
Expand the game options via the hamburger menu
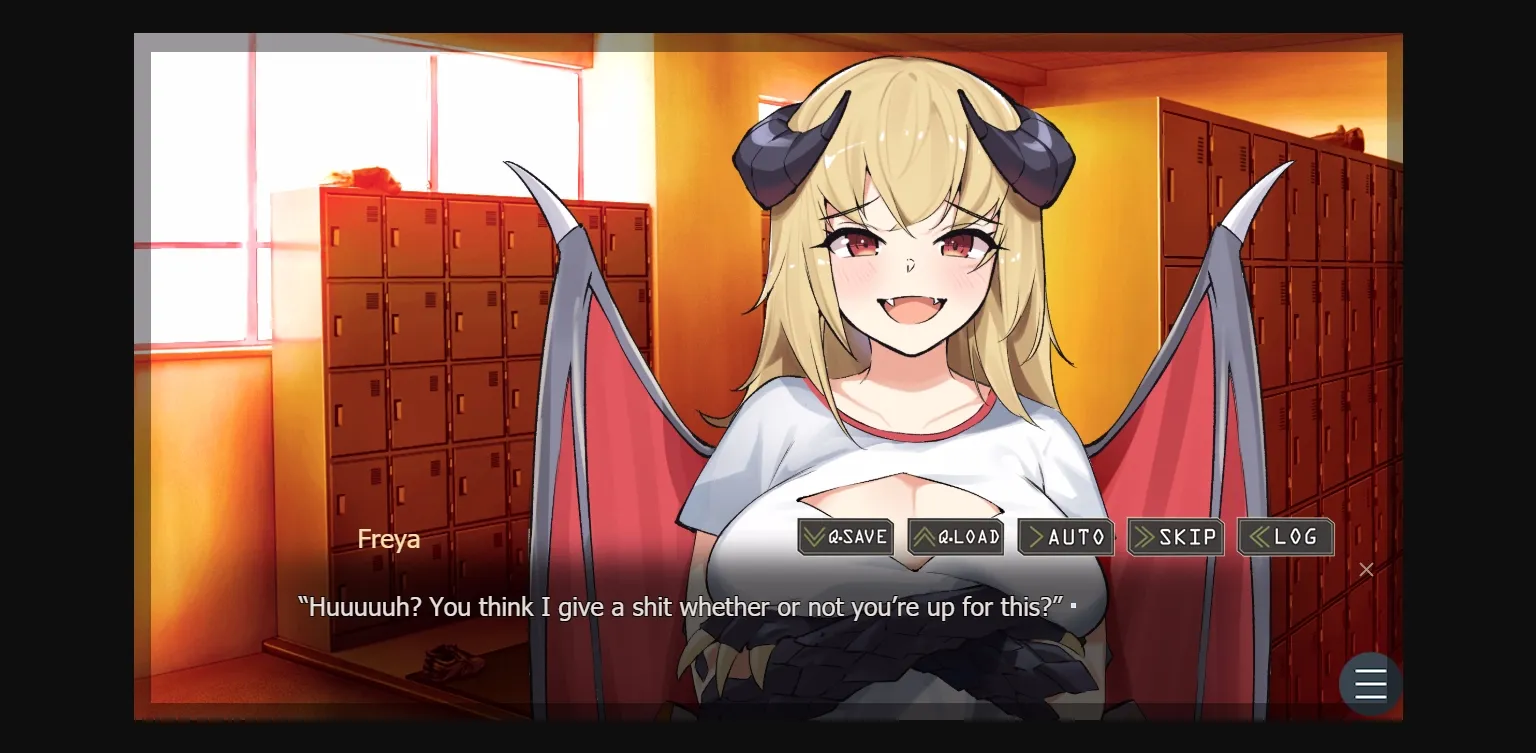(x=1370, y=683)
